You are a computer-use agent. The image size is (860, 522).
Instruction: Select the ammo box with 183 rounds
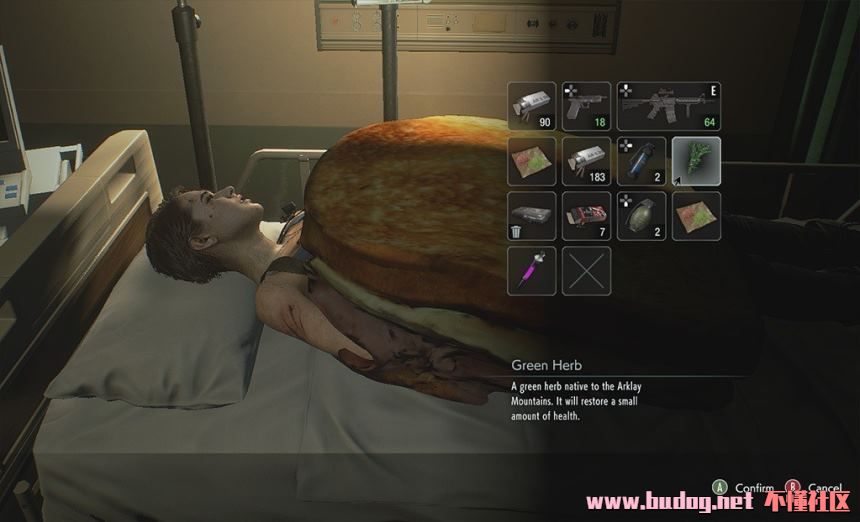[586, 161]
